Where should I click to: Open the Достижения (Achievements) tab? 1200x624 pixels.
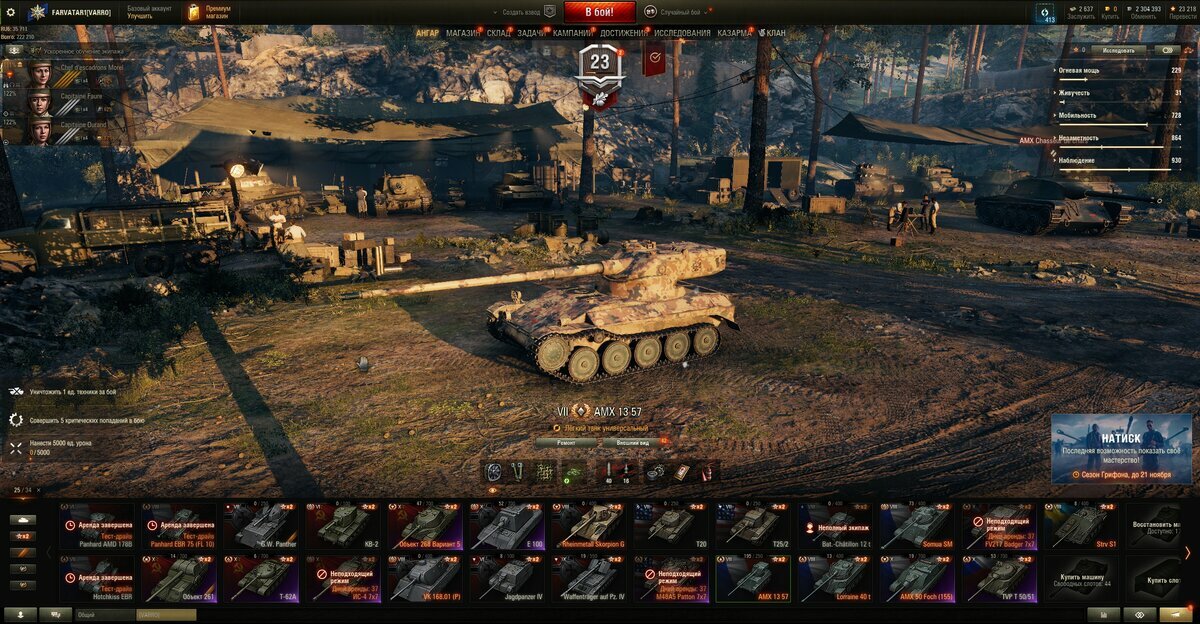tap(623, 33)
